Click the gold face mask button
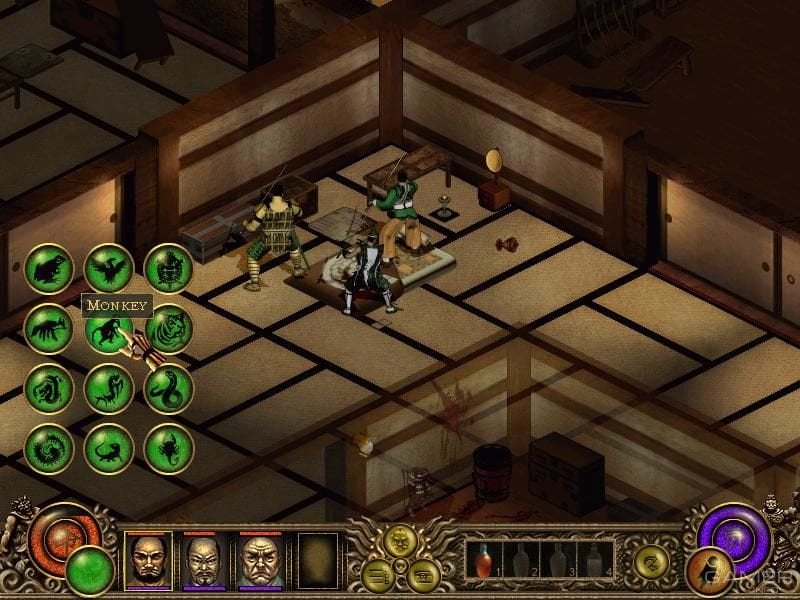The width and height of the screenshot is (800, 600). (x=400, y=541)
